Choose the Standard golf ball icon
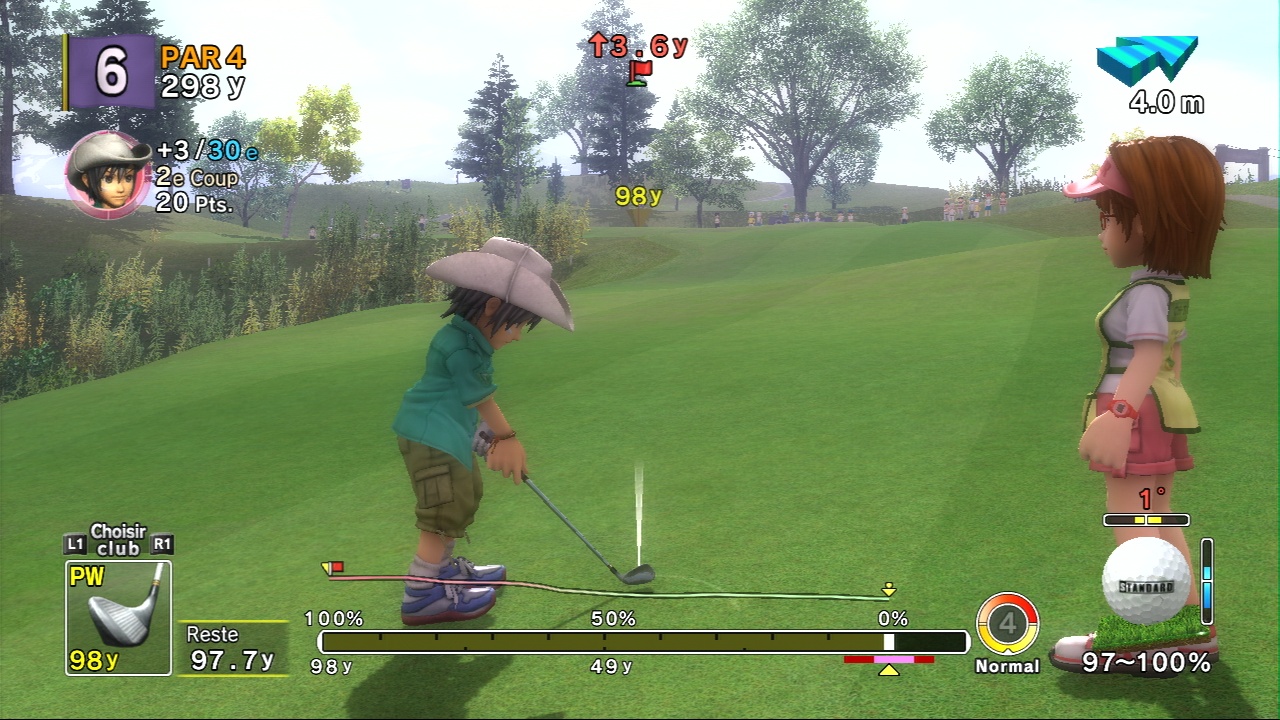 (x=1145, y=581)
